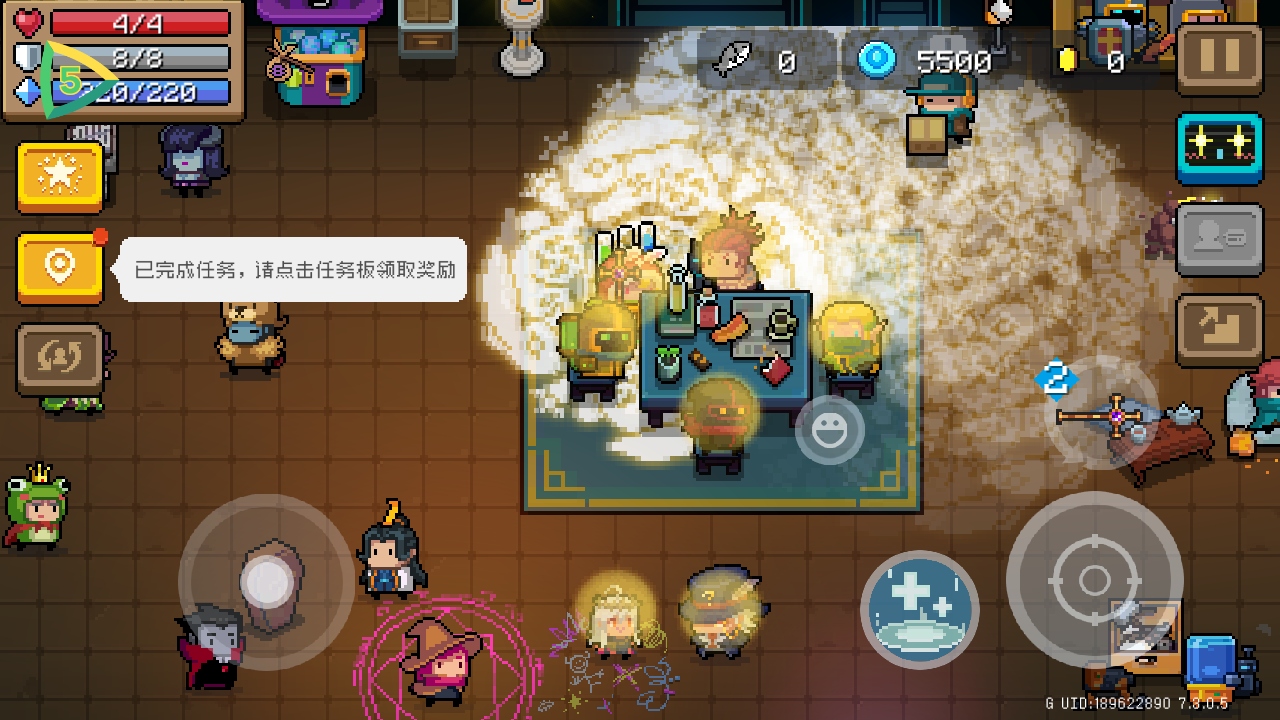Tap the brown circular-arrows swap button
The width and height of the screenshot is (1280, 720).
point(60,358)
